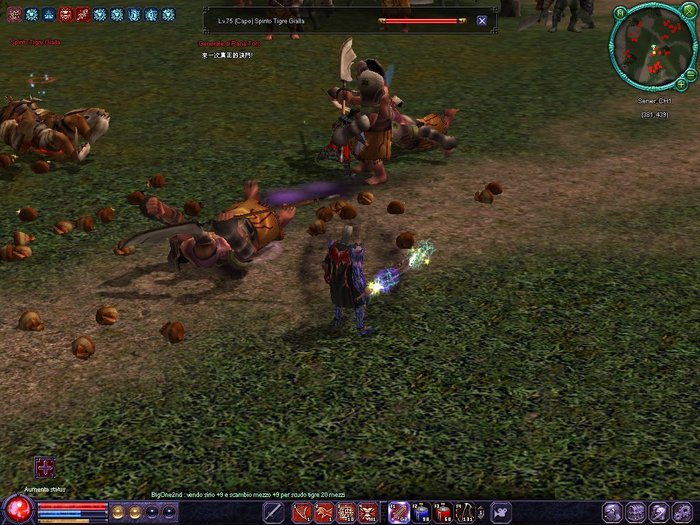Screen dimensions: 700x525
Task: Zoom in the minimap with the plus button
Action: click(681, 83)
